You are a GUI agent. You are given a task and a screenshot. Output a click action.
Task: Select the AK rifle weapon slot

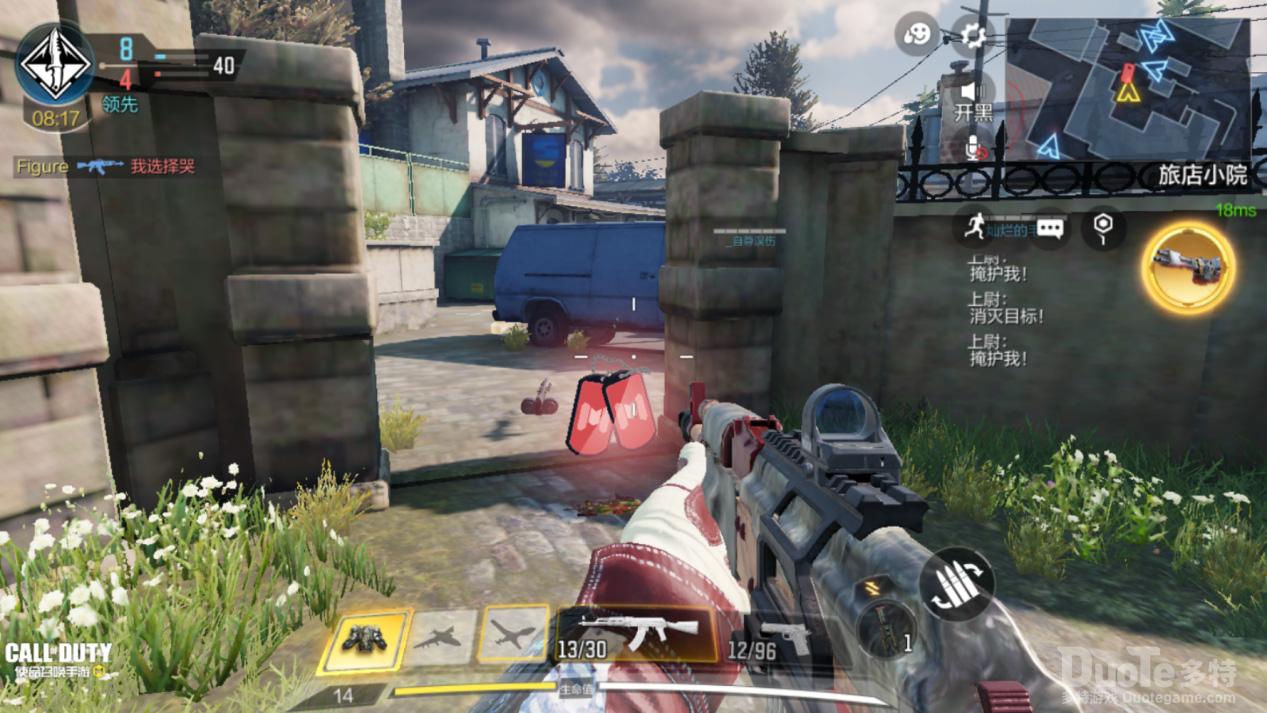(636, 634)
